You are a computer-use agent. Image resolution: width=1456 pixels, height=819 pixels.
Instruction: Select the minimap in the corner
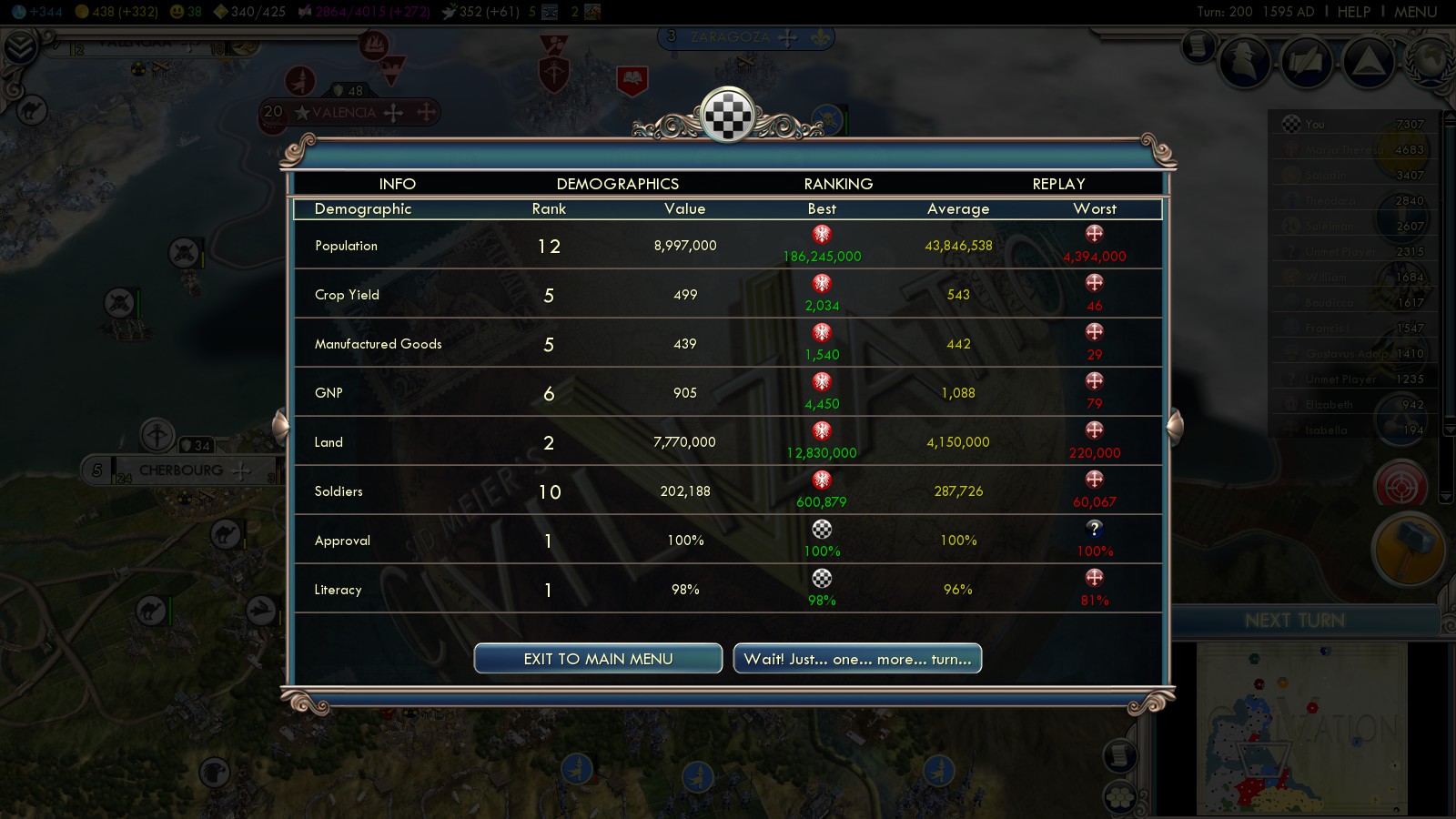point(1301,728)
